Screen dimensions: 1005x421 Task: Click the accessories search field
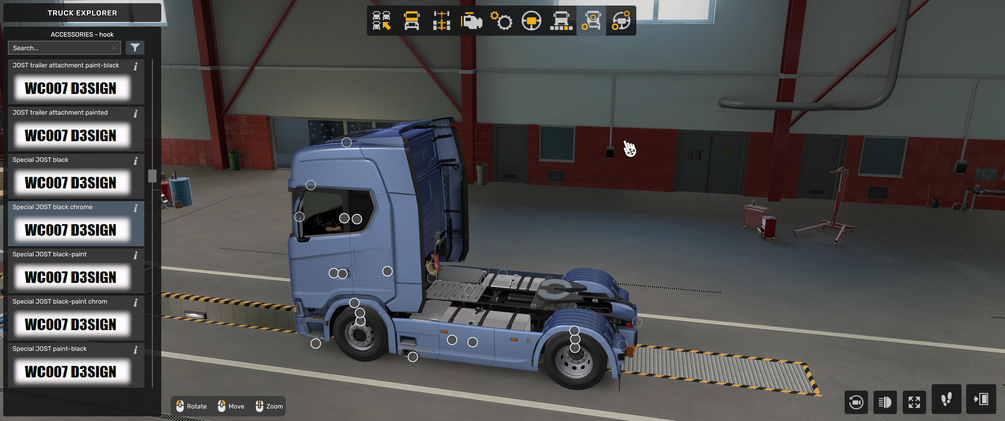[x=58, y=48]
